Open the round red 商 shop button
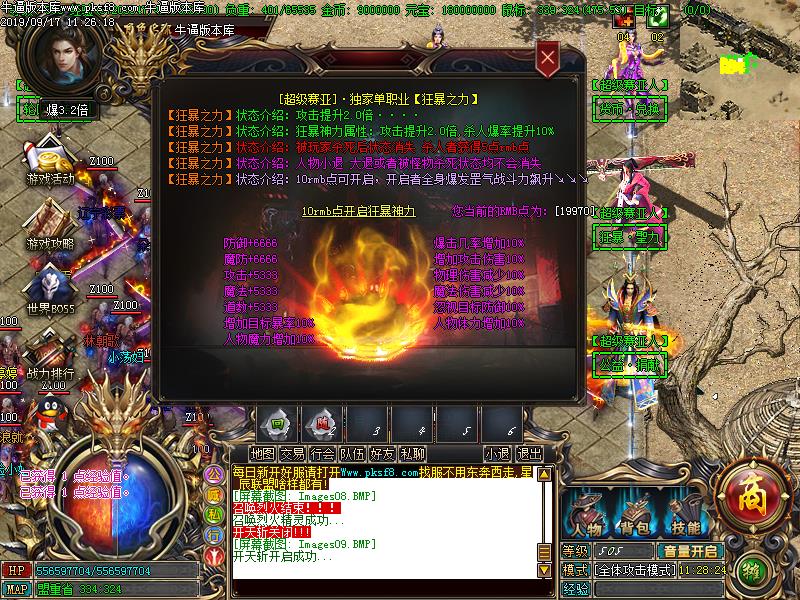This screenshot has height=600, width=800. click(x=746, y=492)
